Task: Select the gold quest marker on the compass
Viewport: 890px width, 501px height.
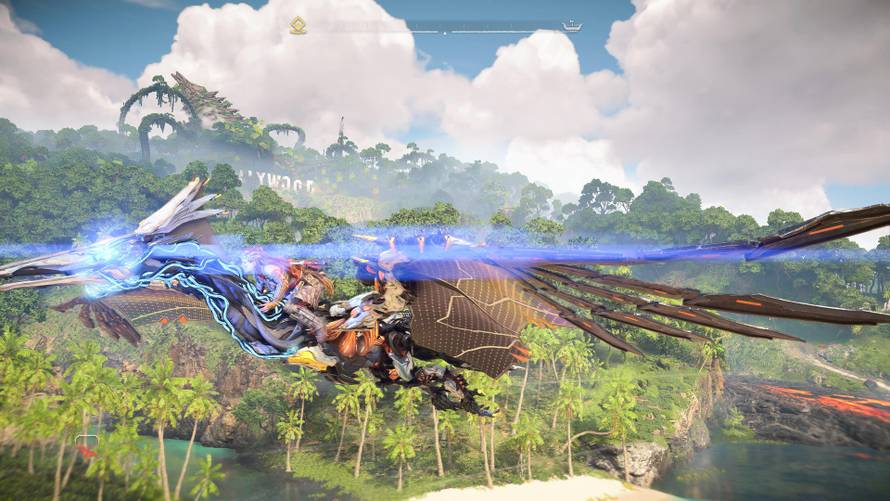Action: (298, 26)
